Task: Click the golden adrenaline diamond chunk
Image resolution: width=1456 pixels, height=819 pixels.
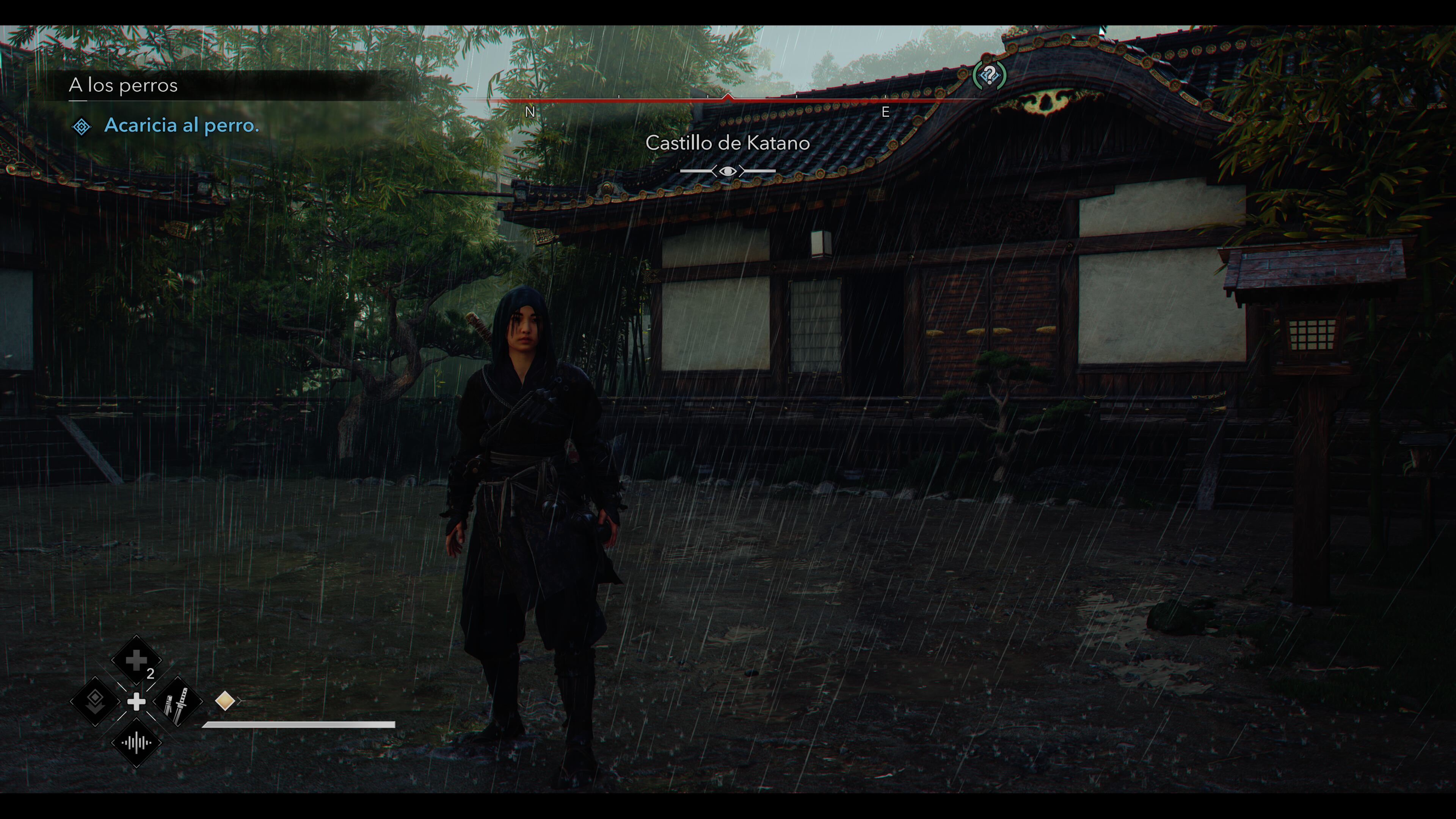Action: pos(225,701)
